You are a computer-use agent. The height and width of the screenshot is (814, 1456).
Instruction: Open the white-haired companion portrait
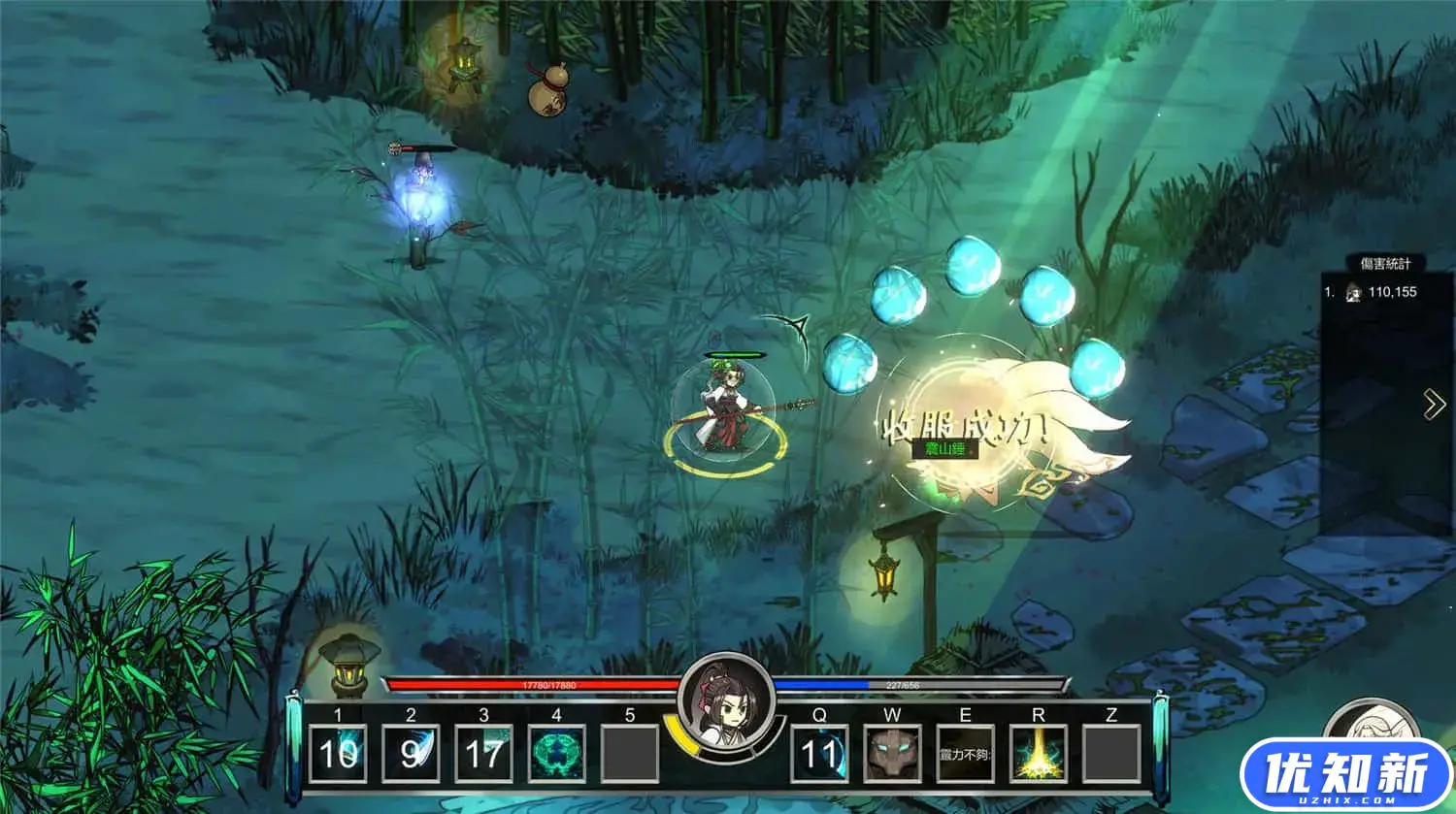click(x=1372, y=723)
